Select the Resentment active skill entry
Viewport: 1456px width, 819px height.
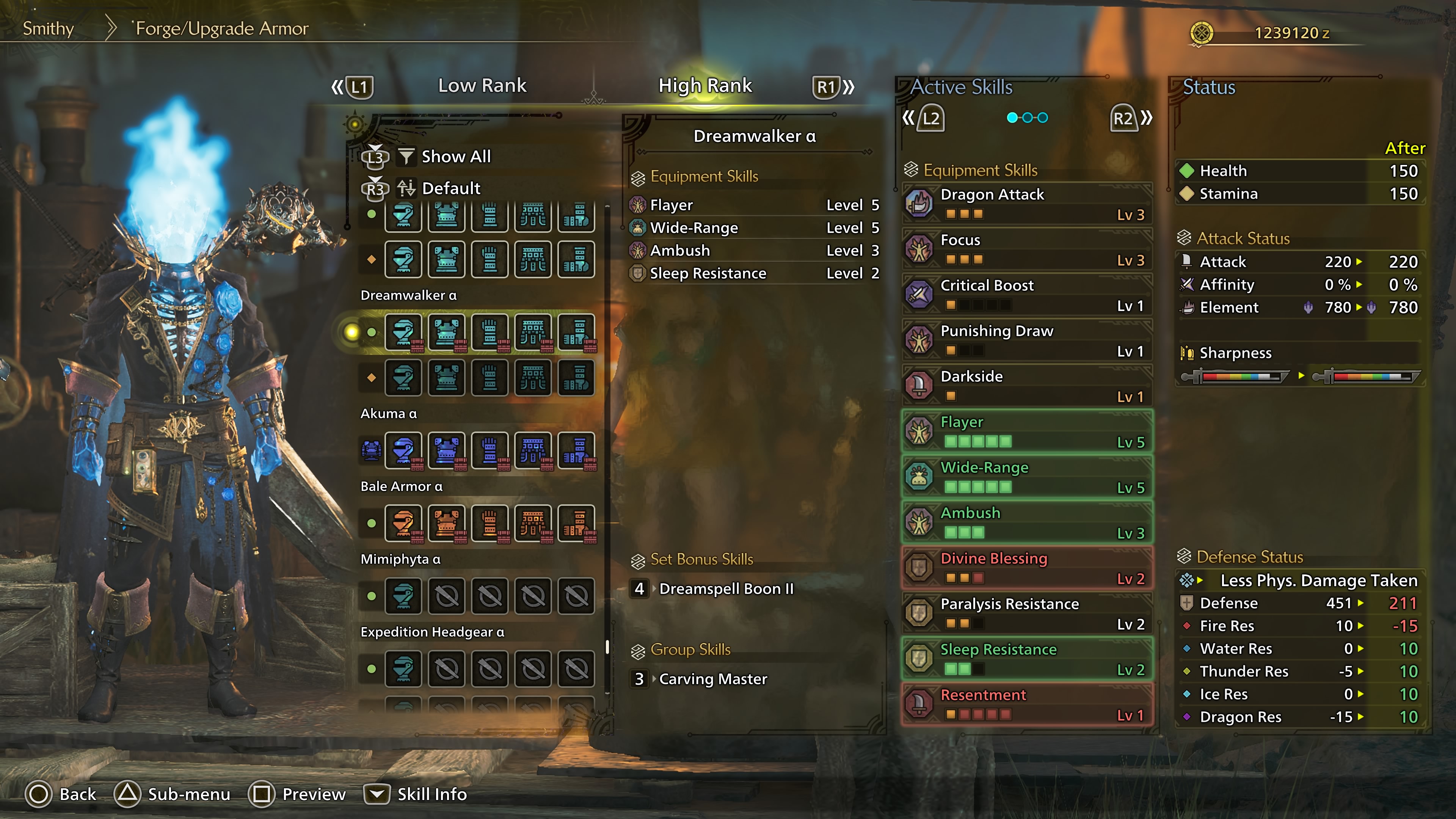point(1026,704)
